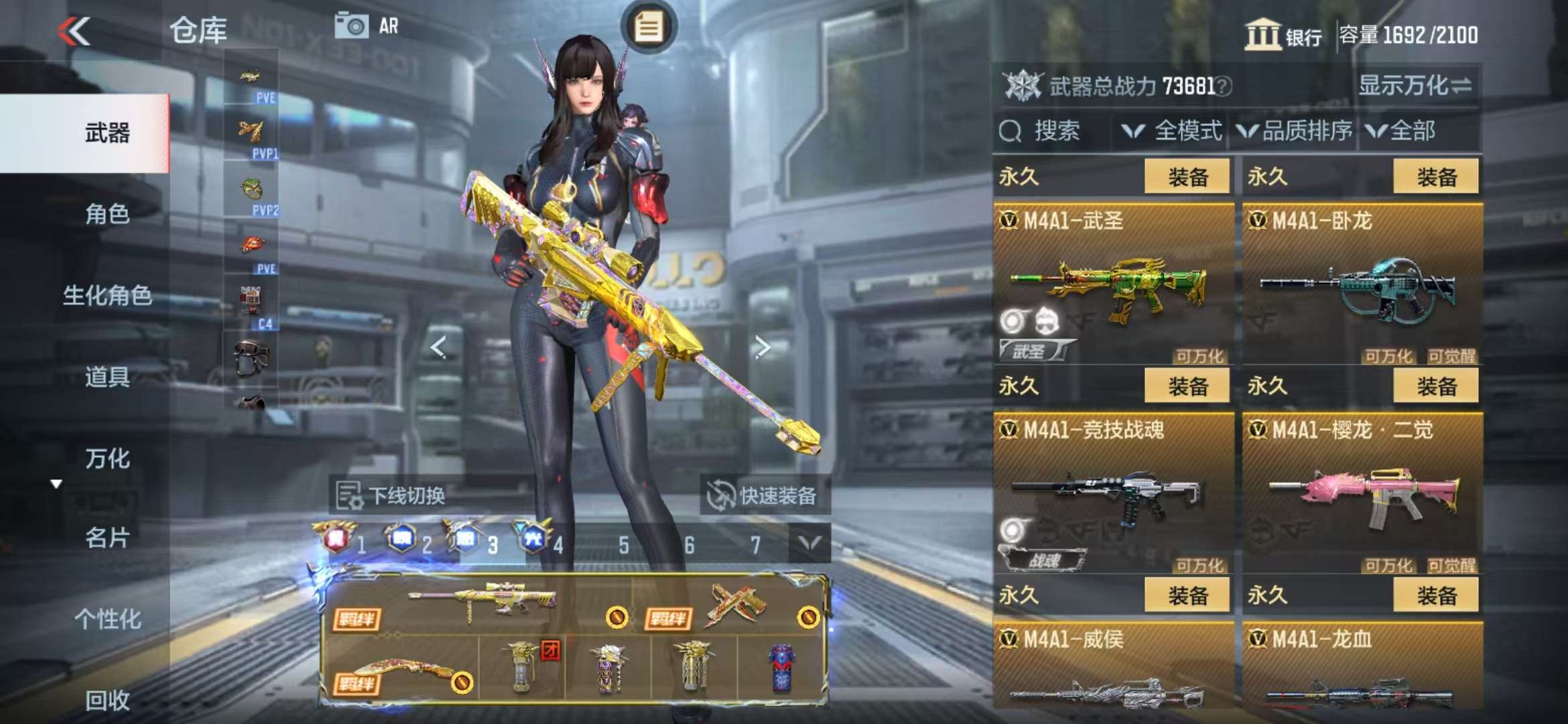
Task: Switch to the 道具 items tab
Action: click(107, 377)
